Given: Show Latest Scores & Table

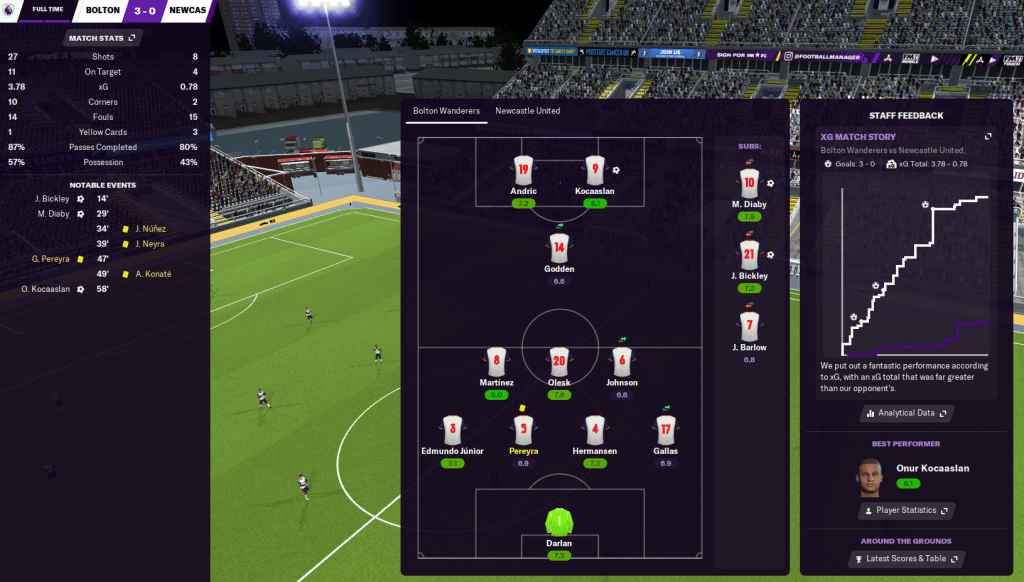Looking at the screenshot, I should point(906,558).
